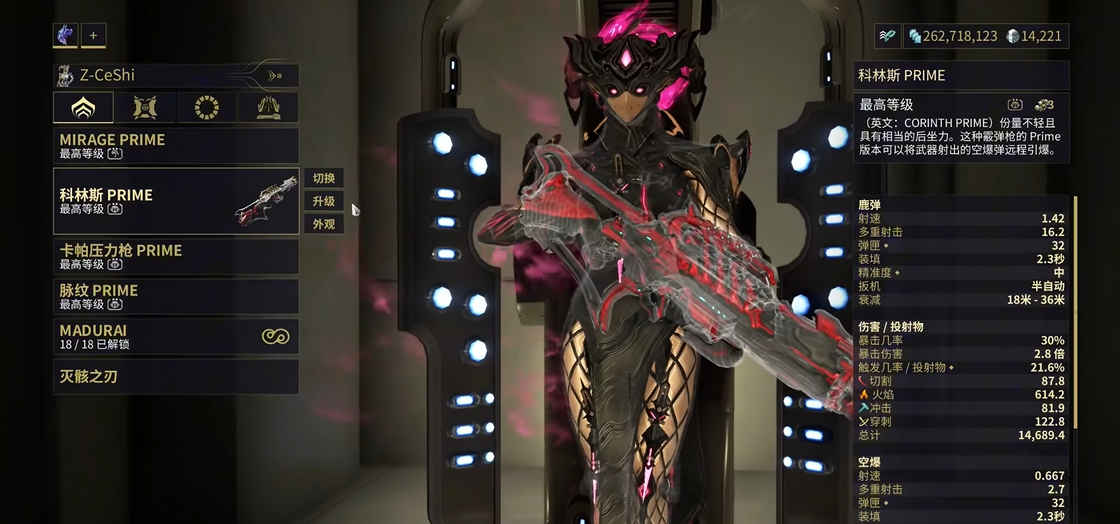Open the 外观 (appearance) customization
The image size is (1120, 524).
click(324, 224)
